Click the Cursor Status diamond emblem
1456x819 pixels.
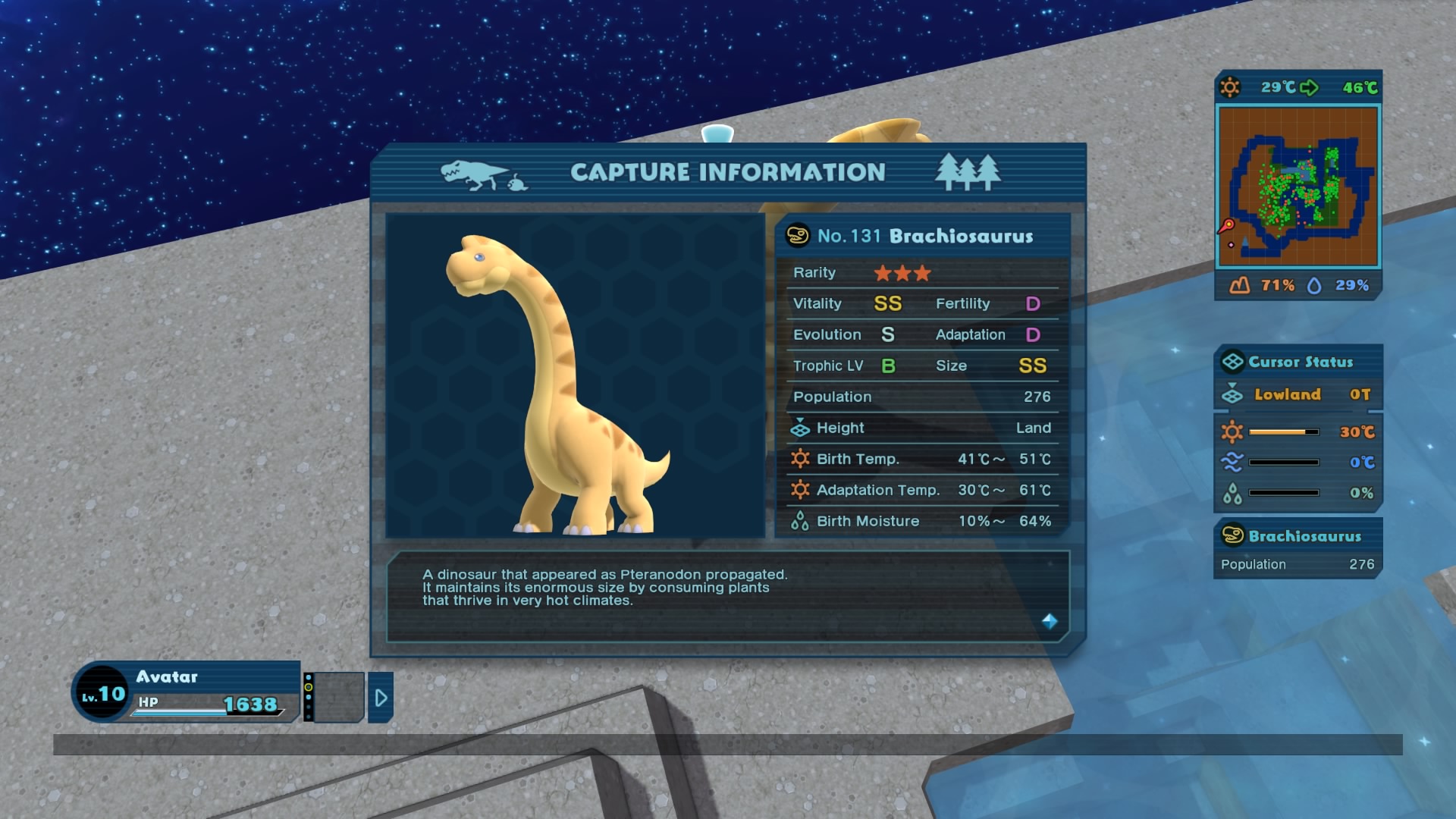(1232, 362)
